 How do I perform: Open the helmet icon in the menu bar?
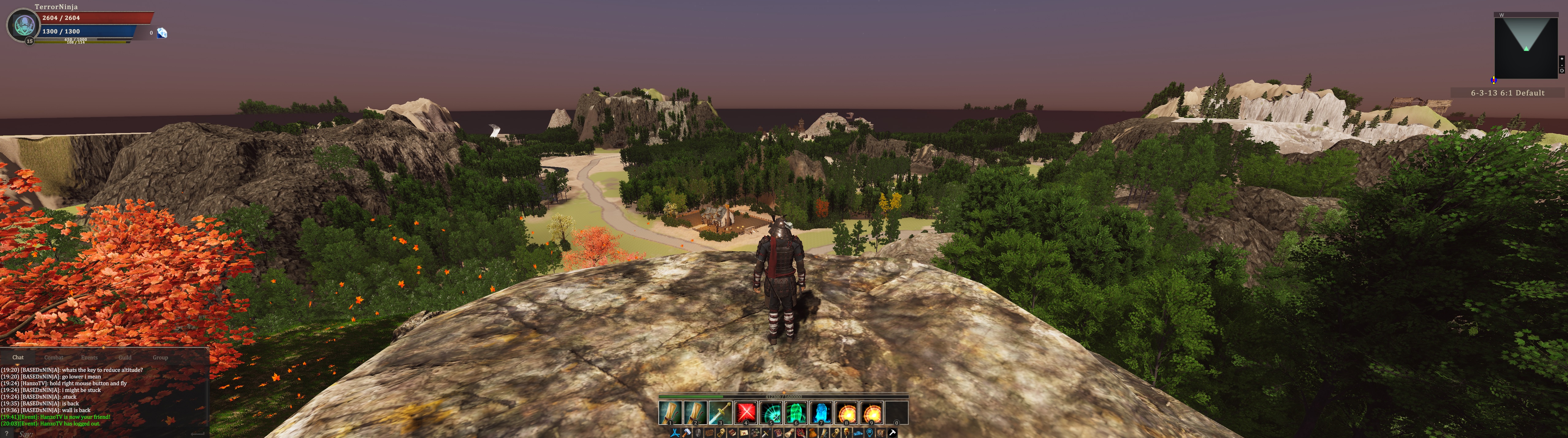[x=698, y=433]
